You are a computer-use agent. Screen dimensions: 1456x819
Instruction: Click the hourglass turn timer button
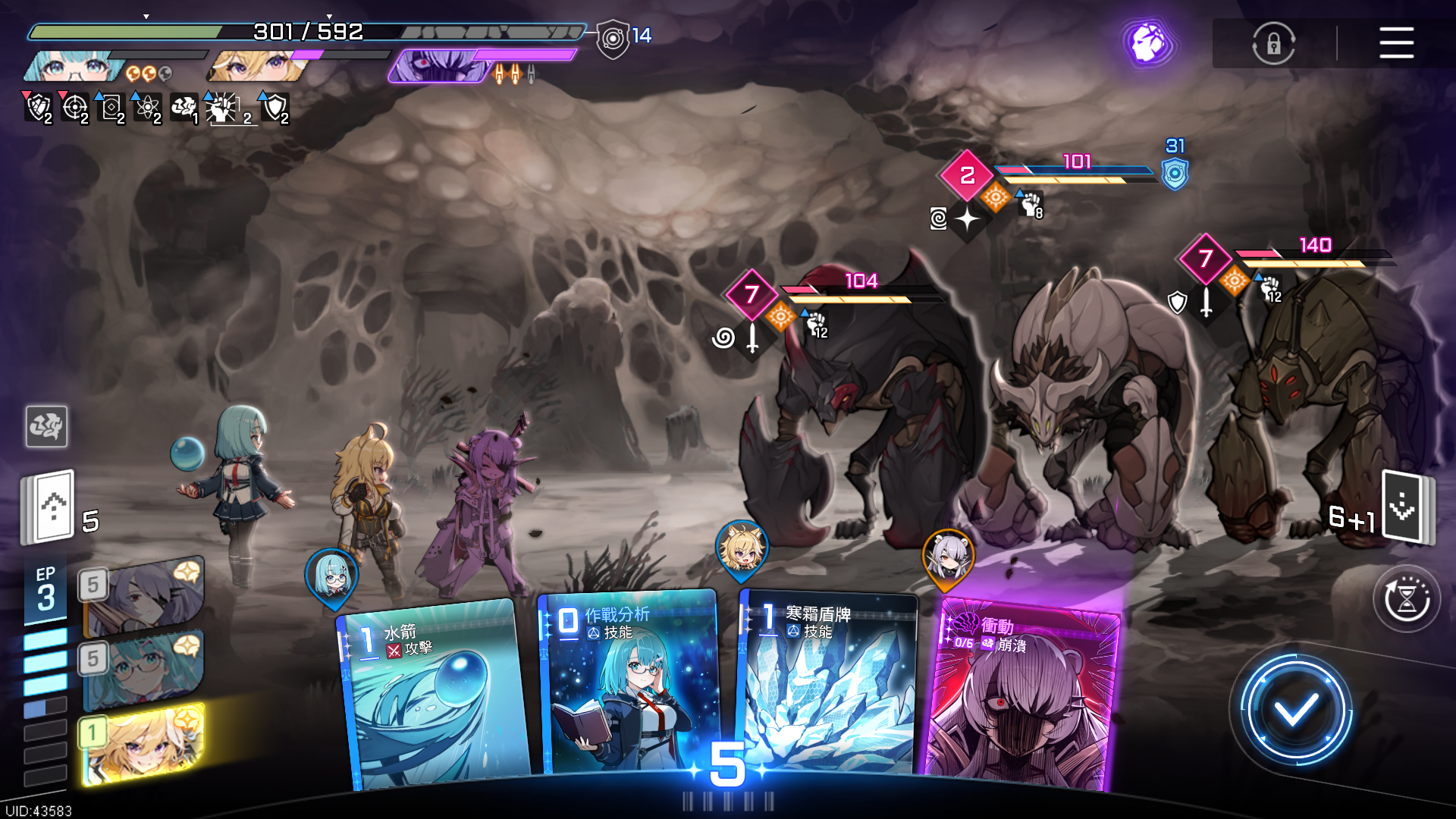pos(1407,599)
